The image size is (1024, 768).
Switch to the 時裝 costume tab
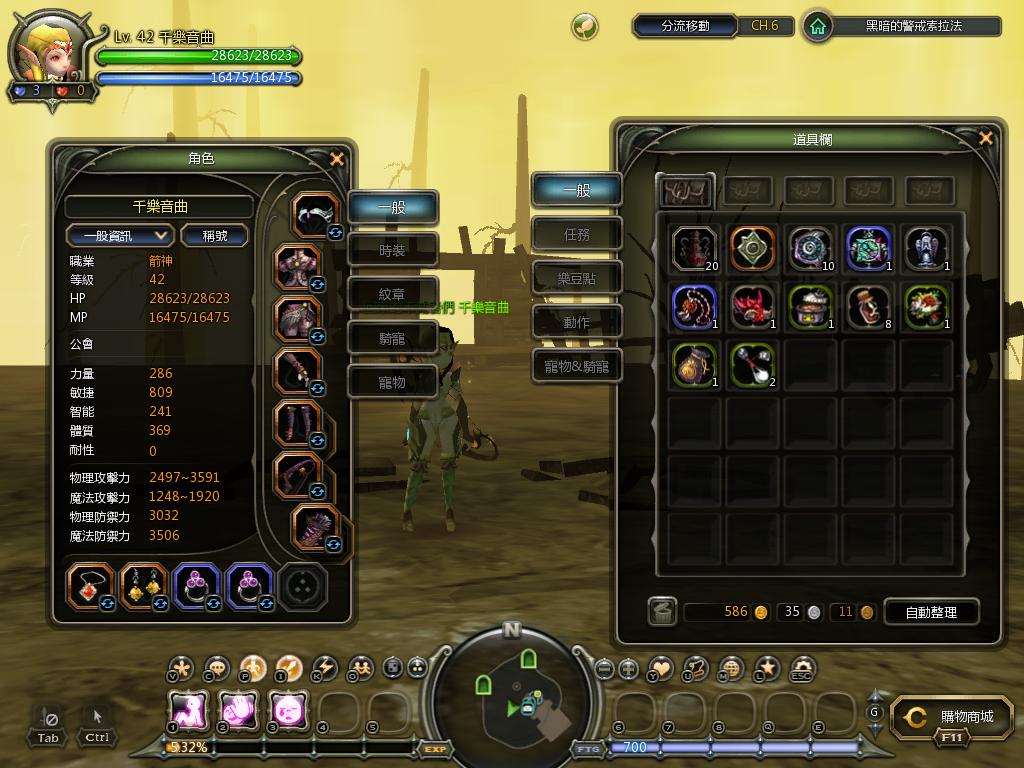393,251
